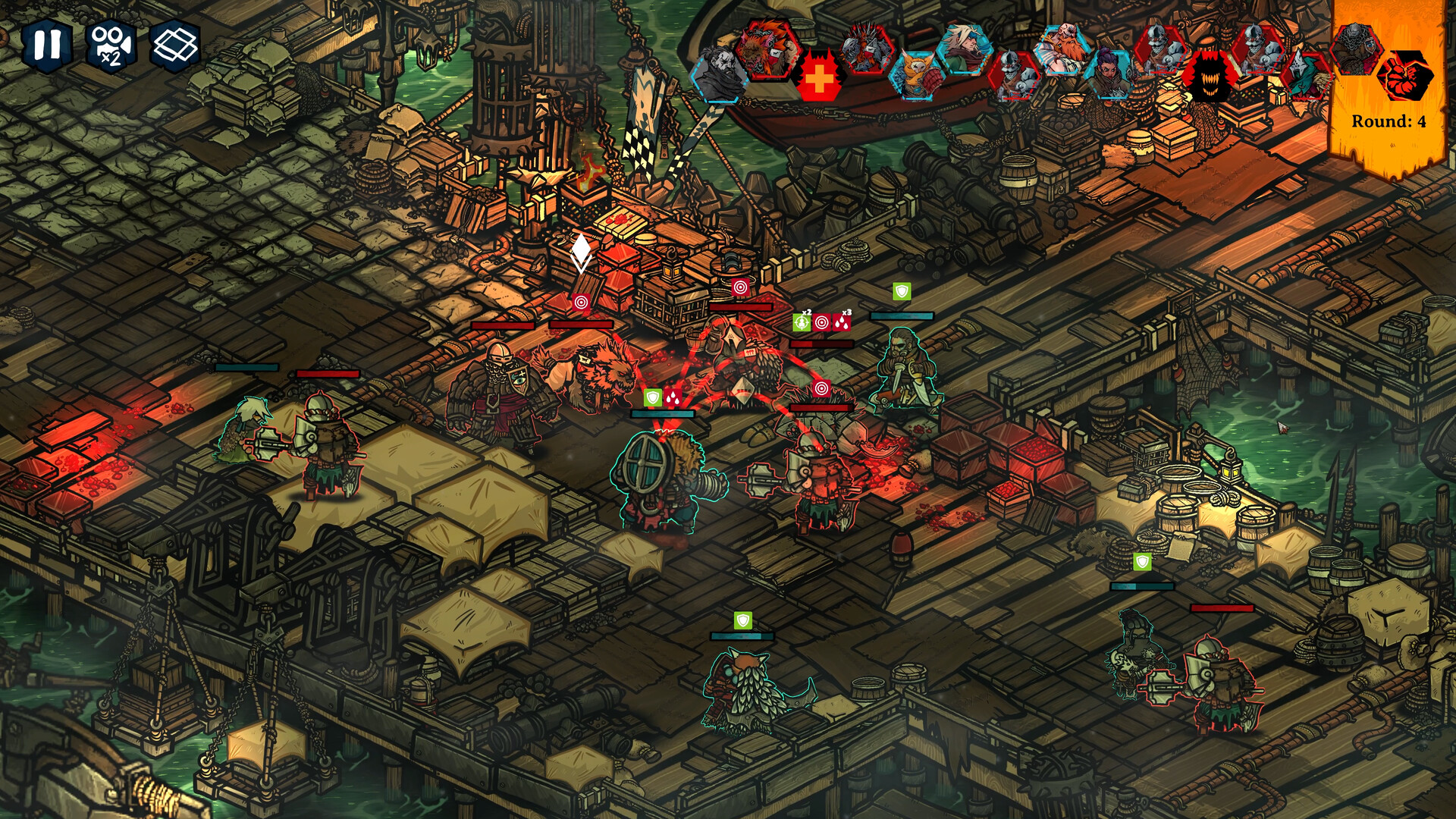Click the stacked layers grid button
The image size is (1456, 819).
click(175, 45)
